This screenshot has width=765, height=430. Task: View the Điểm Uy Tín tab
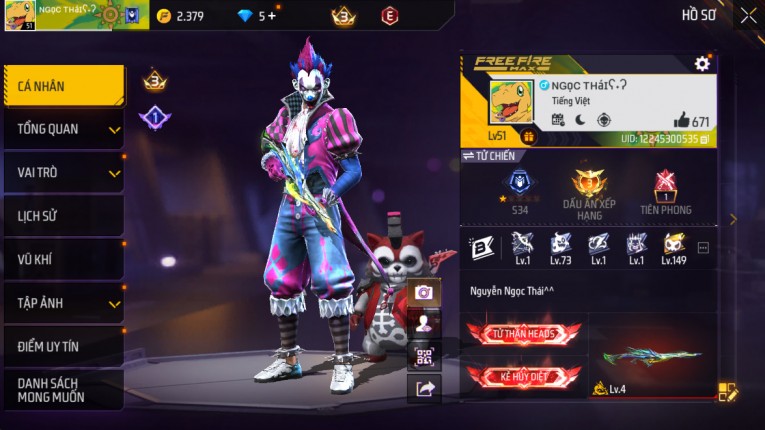64,346
